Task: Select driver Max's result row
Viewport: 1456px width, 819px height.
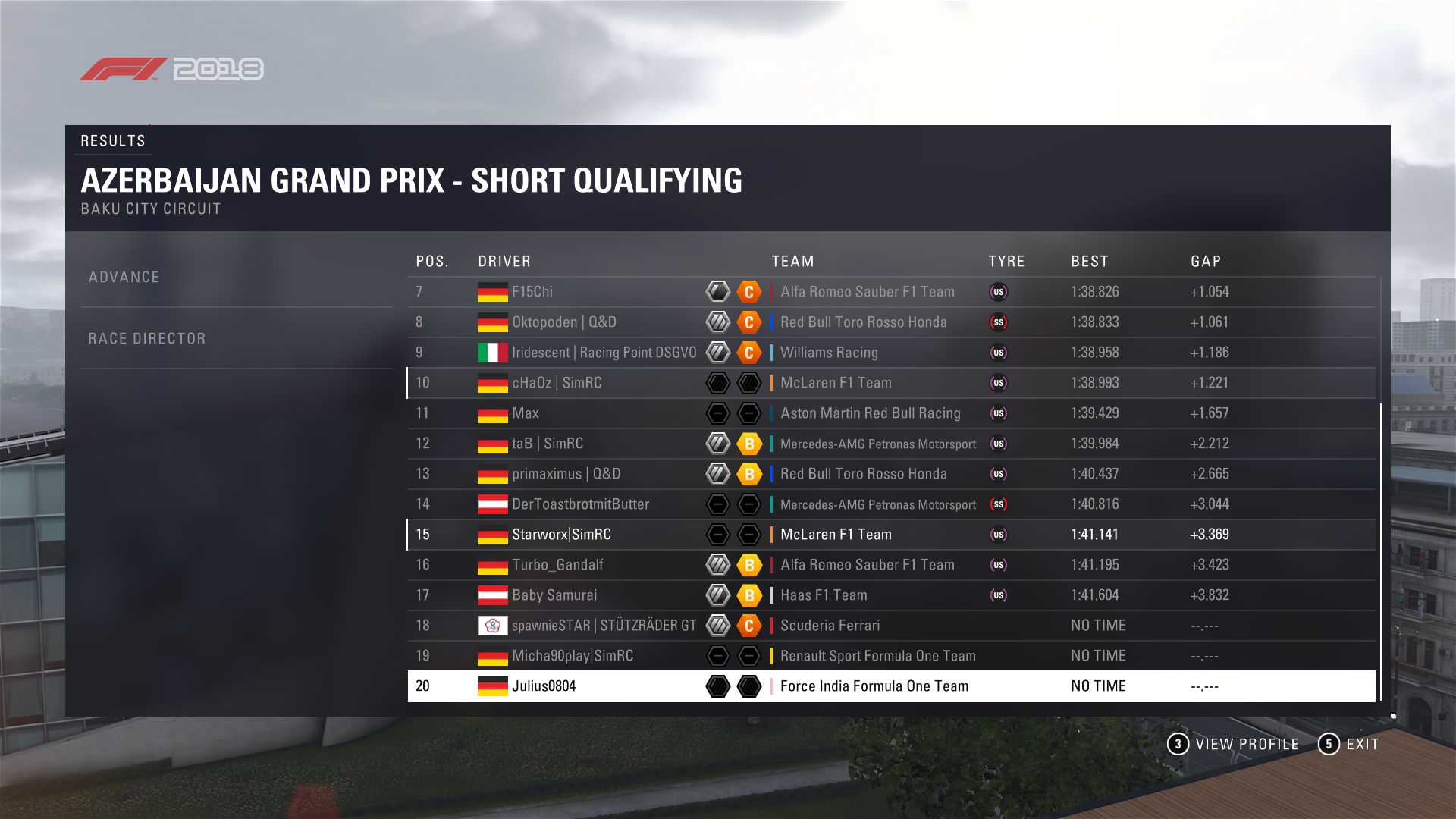Action: (526, 413)
